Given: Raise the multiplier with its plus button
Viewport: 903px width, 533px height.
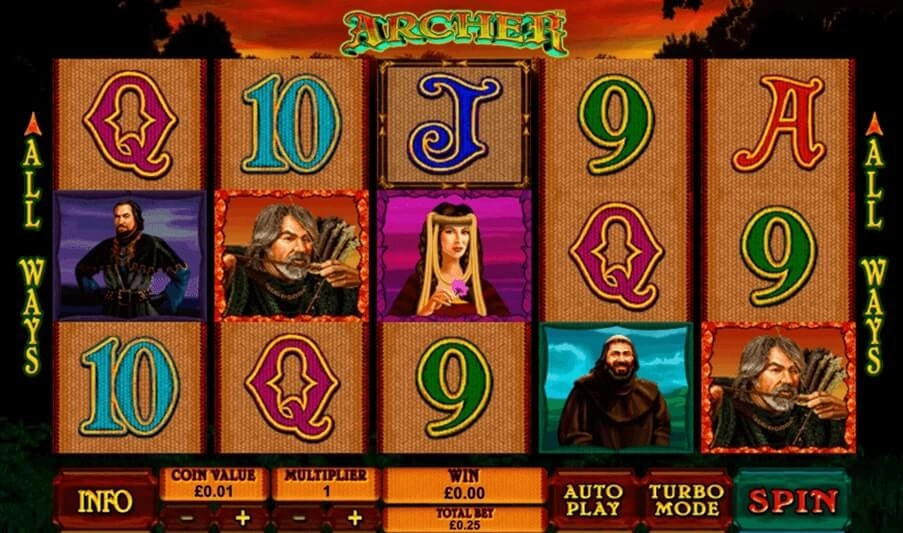Looking at the screenshot, I should pyautogui.click(x=354, y=519).
